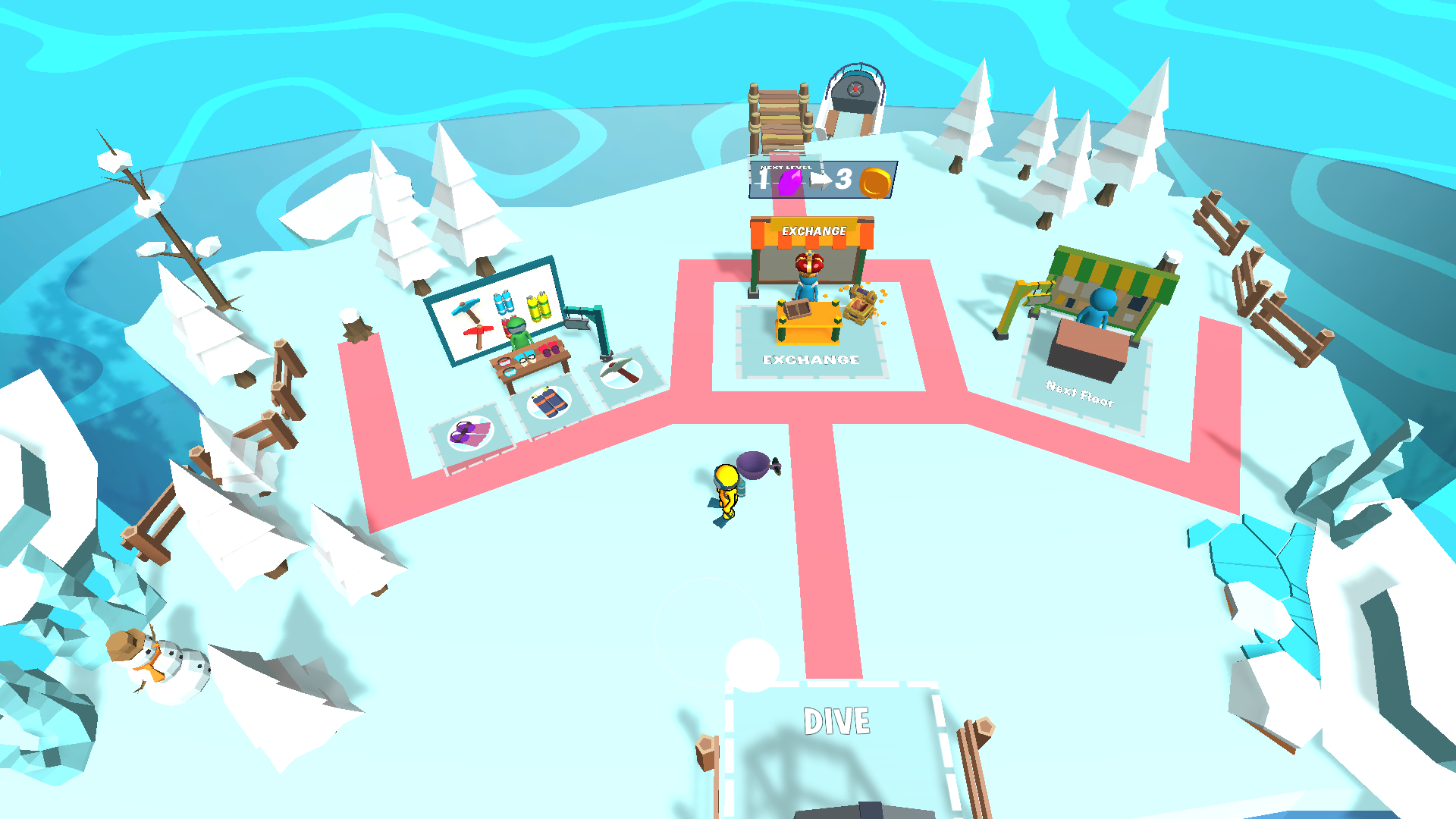The image size is (1456, 819).
Task: Click the purple gem icon in the Next Level banner
Action: (790, 183)
